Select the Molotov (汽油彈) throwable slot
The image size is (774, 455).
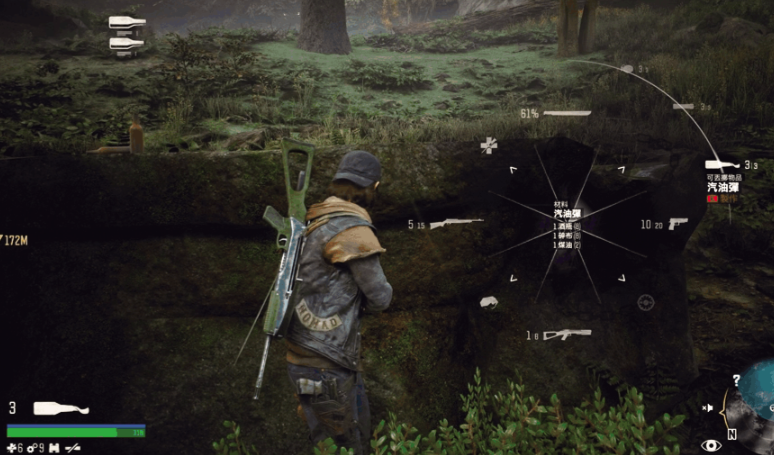click(x=720, y=164)
